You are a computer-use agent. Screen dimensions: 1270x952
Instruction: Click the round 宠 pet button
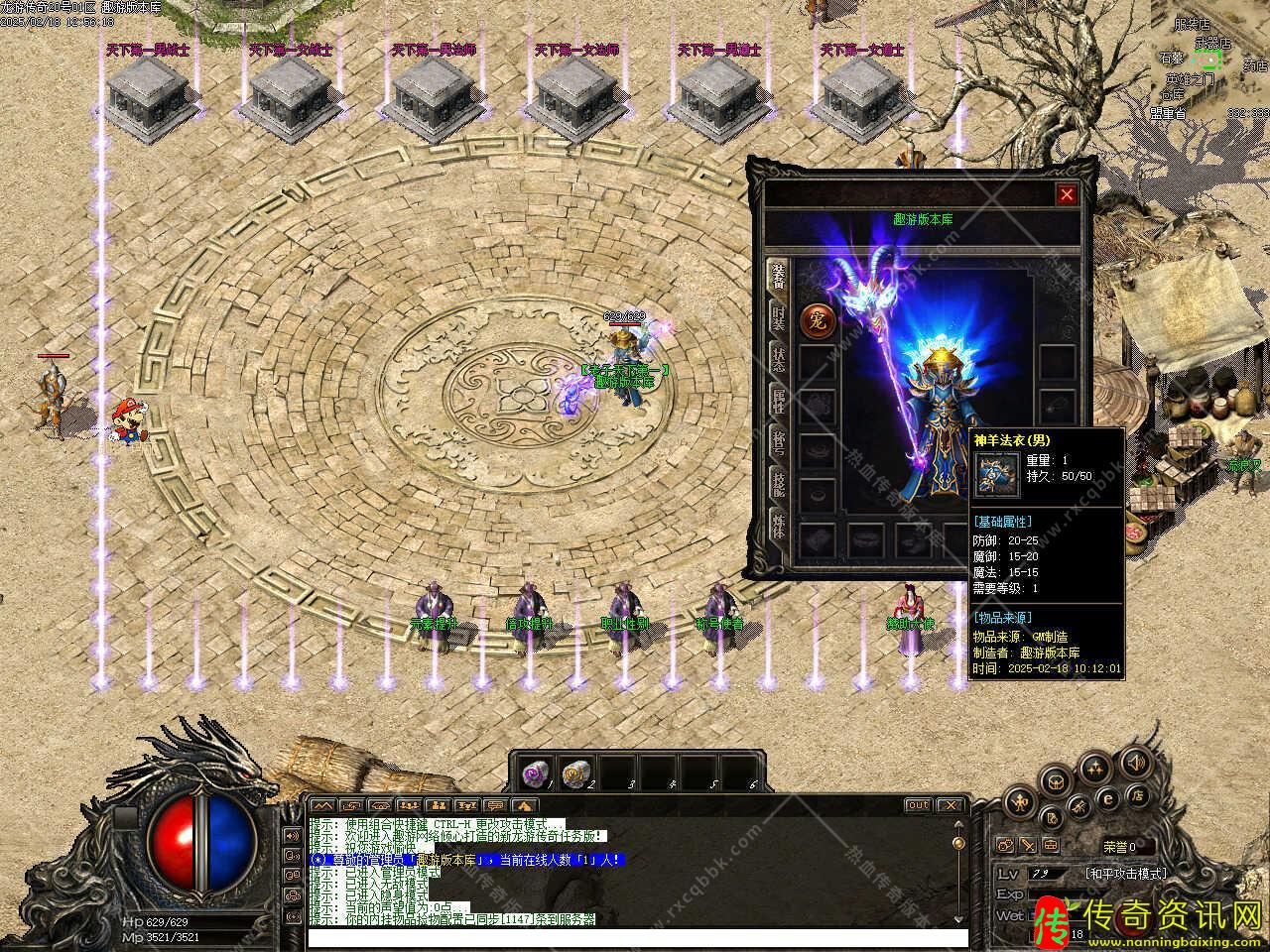click(817, 320)
